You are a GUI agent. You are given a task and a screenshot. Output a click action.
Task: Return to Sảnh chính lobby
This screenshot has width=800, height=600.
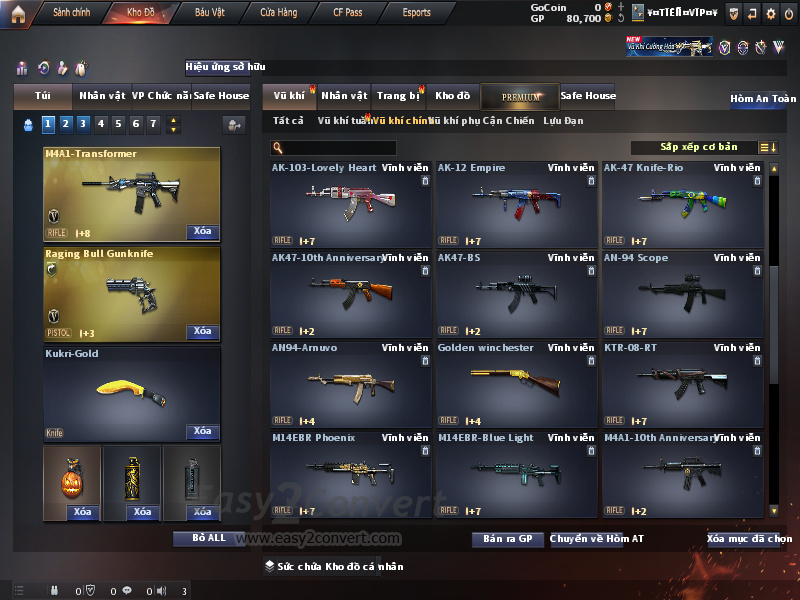coord(70,13)
